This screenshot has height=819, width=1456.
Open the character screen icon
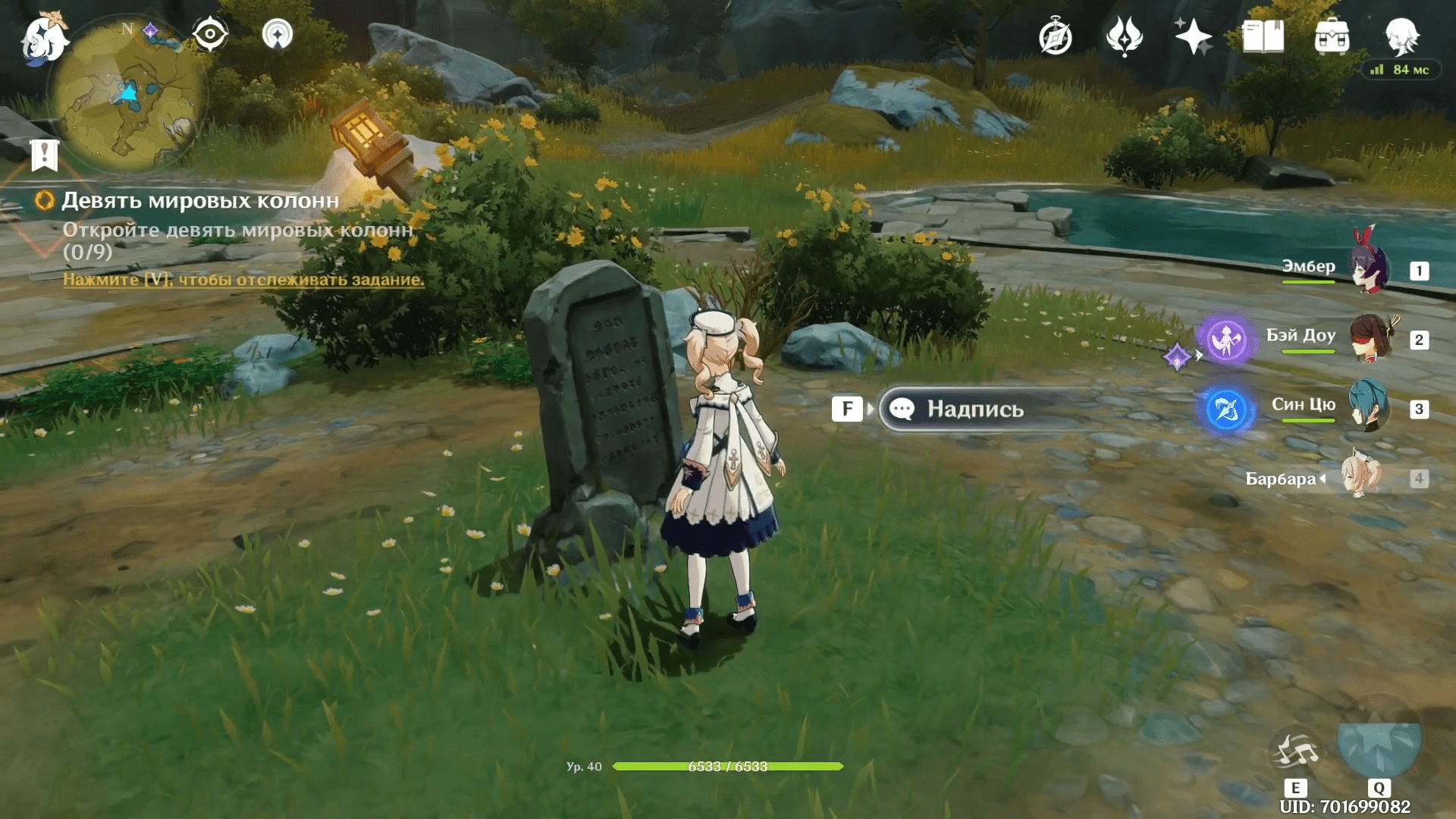[x=1401, y=35]
